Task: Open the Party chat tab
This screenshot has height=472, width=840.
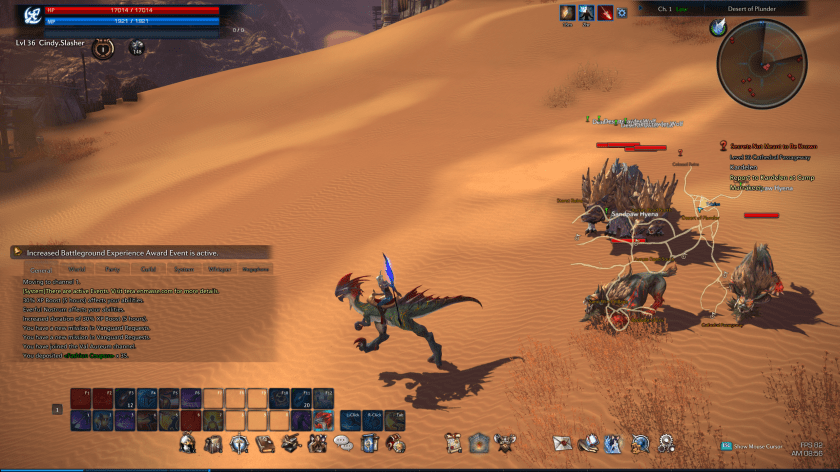Action: tap(112, 269)
